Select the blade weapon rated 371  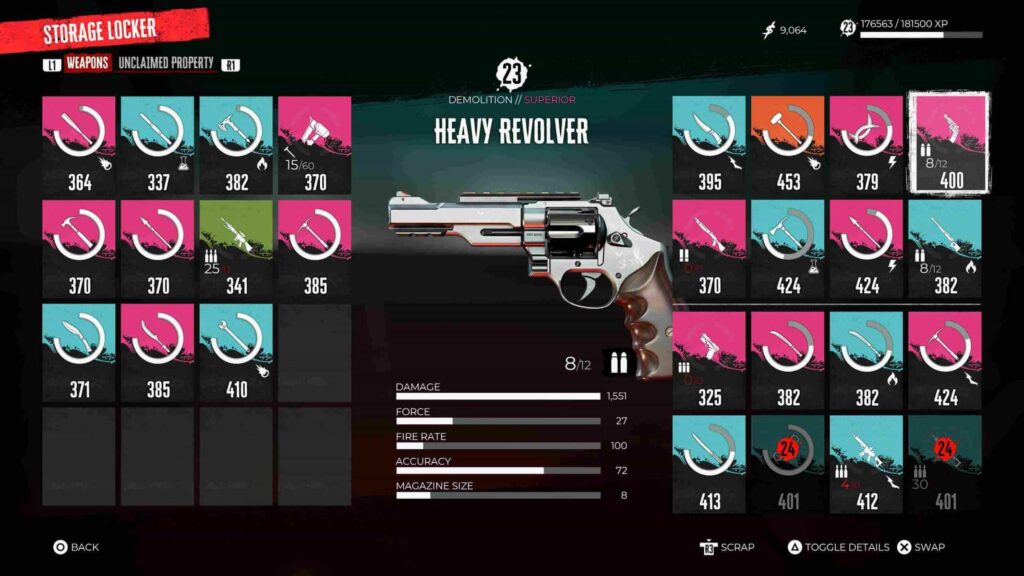[79, 353]
